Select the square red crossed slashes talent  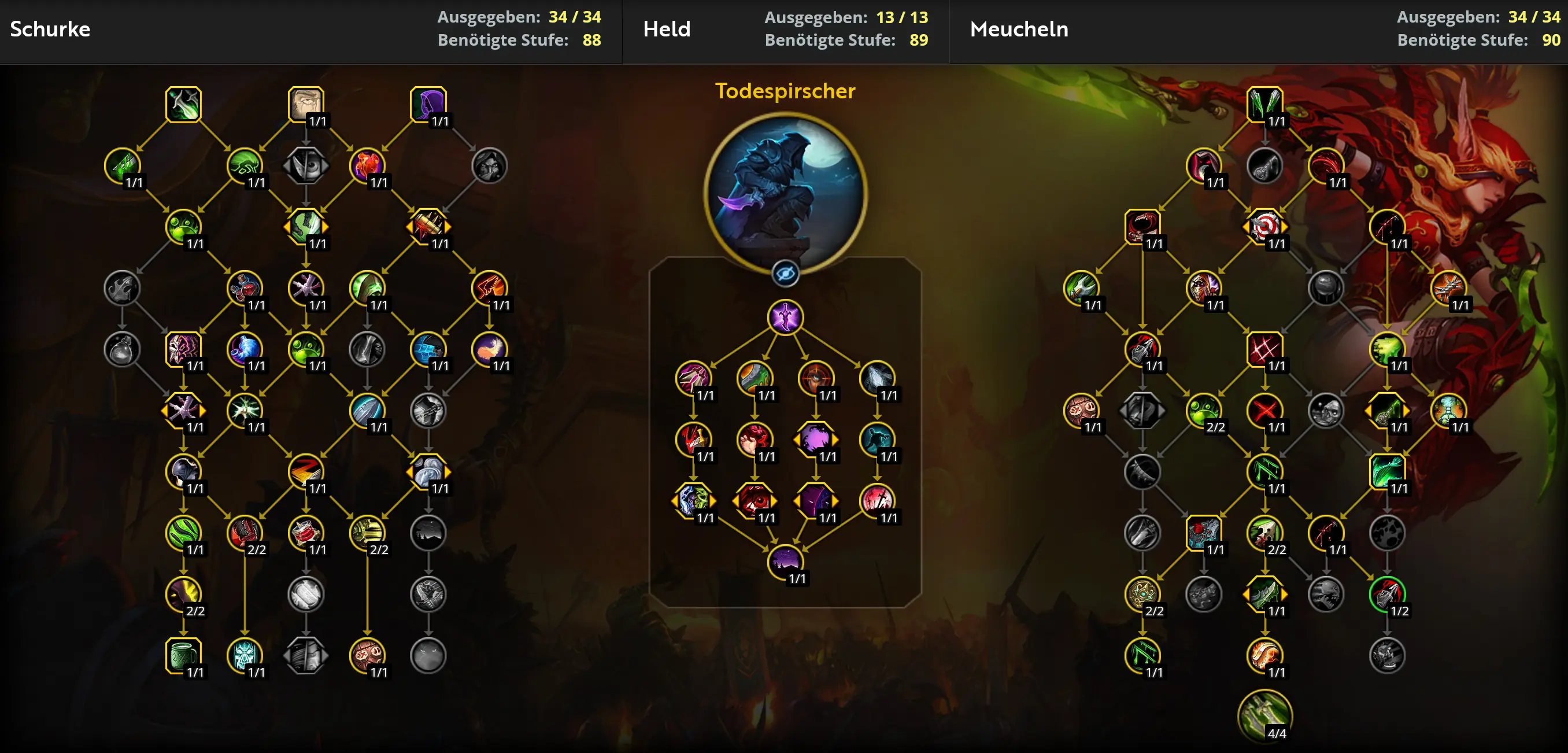coord(1265,349)
